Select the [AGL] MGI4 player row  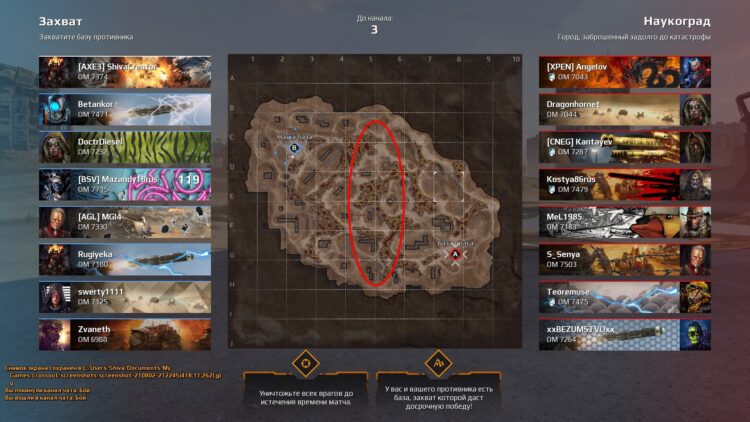coord(125,221)
